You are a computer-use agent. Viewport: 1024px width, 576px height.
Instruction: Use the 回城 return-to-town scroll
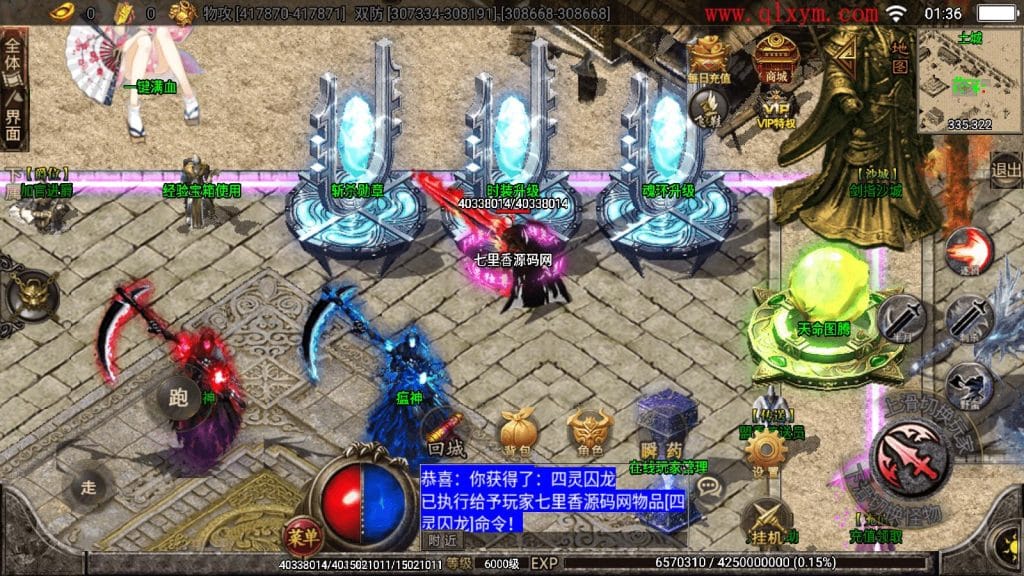tap(447, 433)
